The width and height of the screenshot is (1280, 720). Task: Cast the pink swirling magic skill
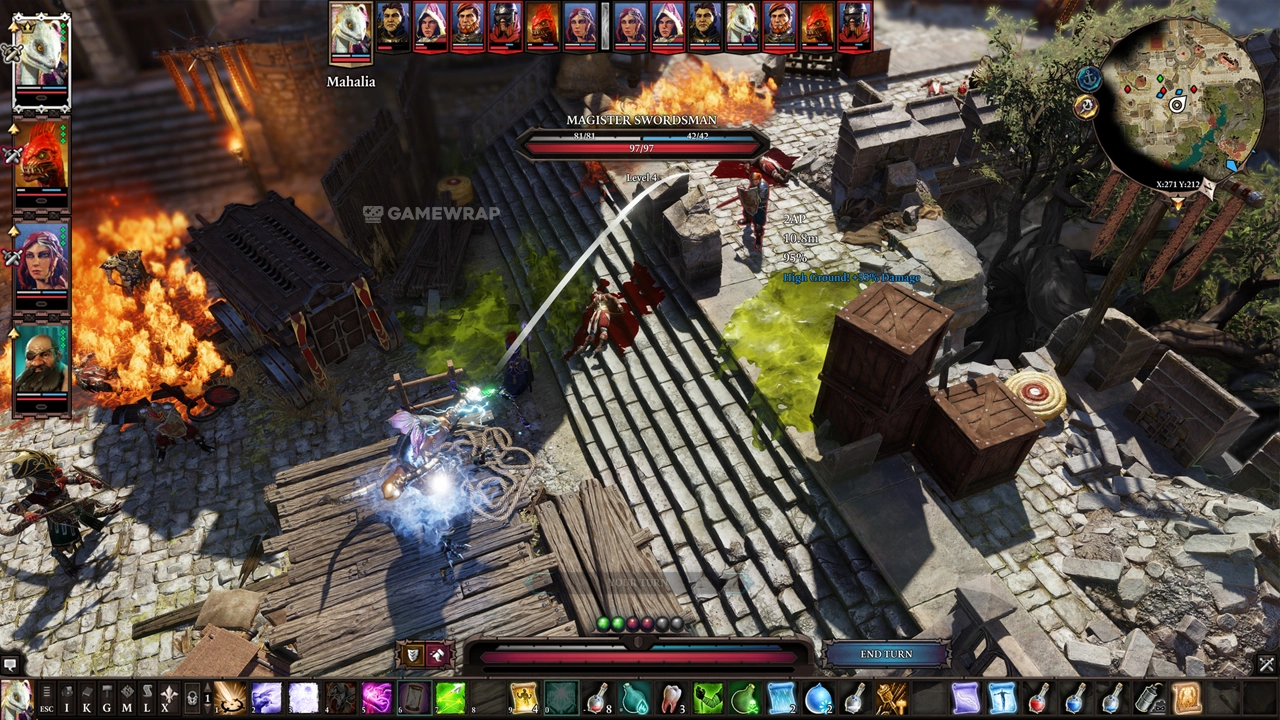pos(376,698)
